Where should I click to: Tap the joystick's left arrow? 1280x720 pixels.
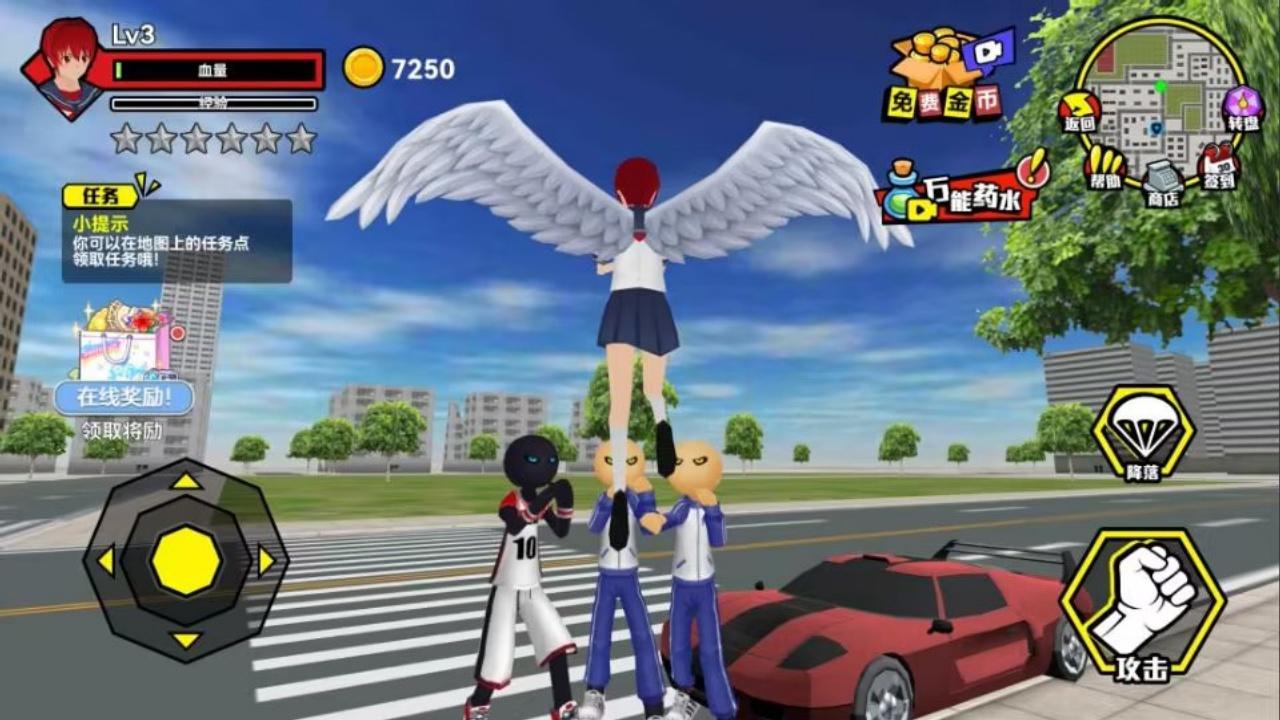(105, 560)
